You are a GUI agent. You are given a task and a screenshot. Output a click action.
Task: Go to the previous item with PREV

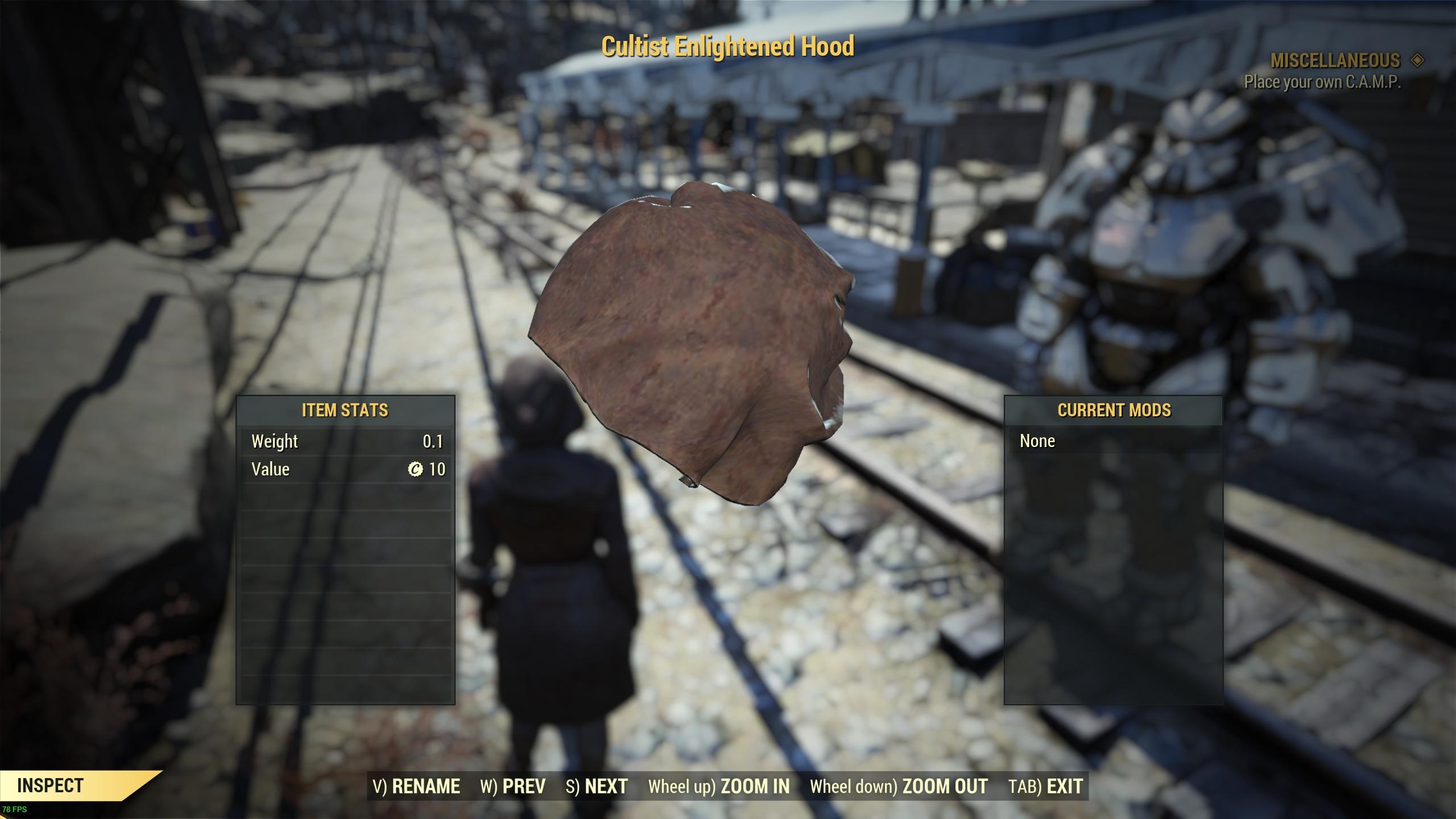click(x=513, y=786)
